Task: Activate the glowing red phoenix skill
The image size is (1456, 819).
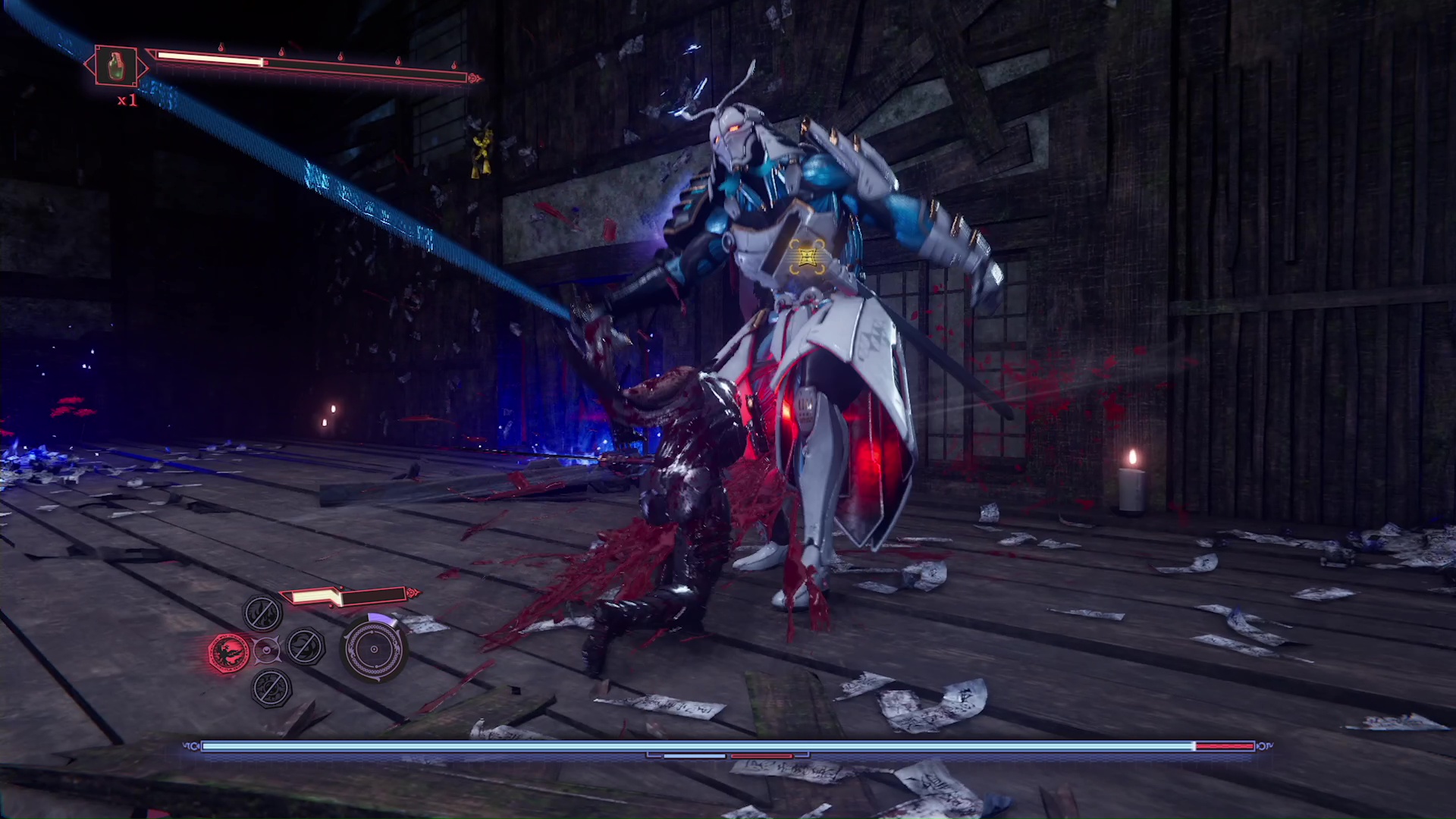Action: pyautogui.click(x=229, y=651)
